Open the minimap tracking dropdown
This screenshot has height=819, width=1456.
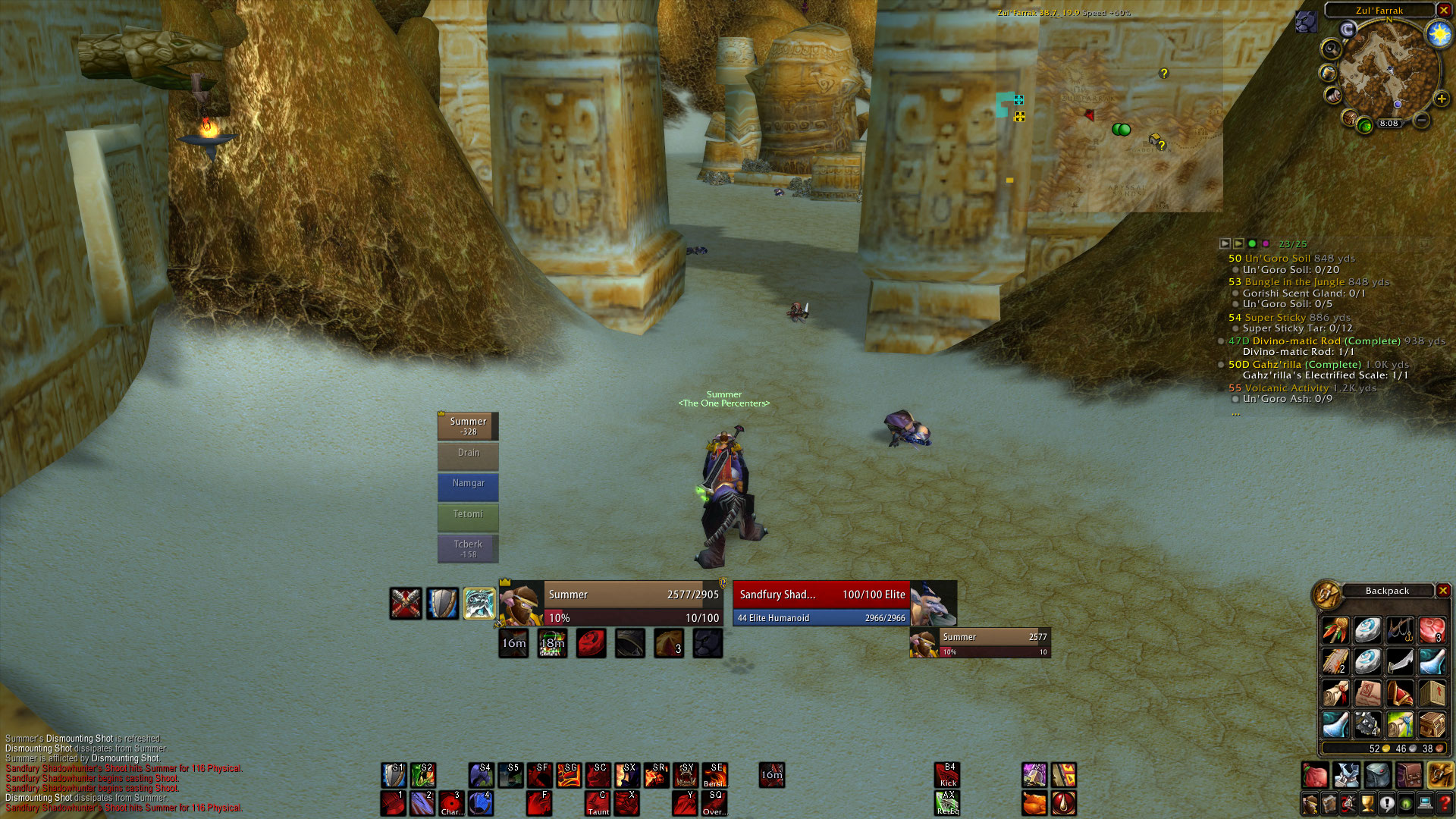click(x=1332, y=49)
